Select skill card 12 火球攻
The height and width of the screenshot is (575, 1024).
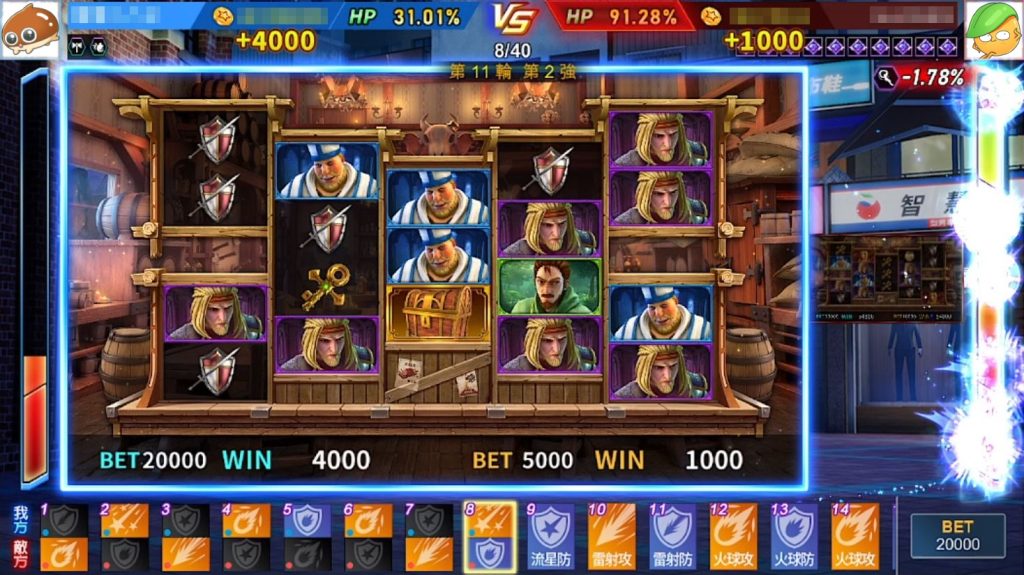tap(733, 536)
